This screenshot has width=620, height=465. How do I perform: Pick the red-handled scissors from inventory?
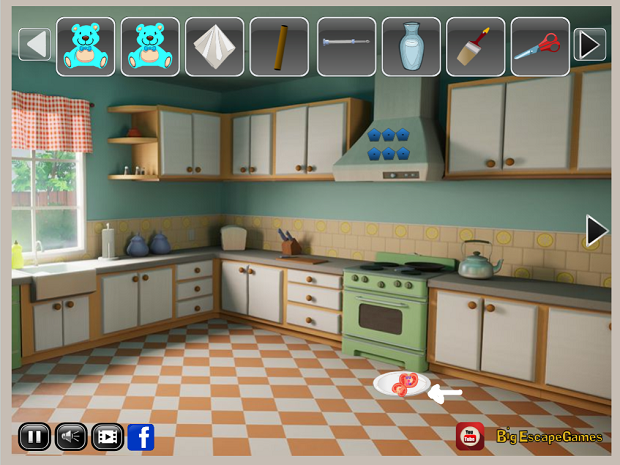(x=540, y=46)
